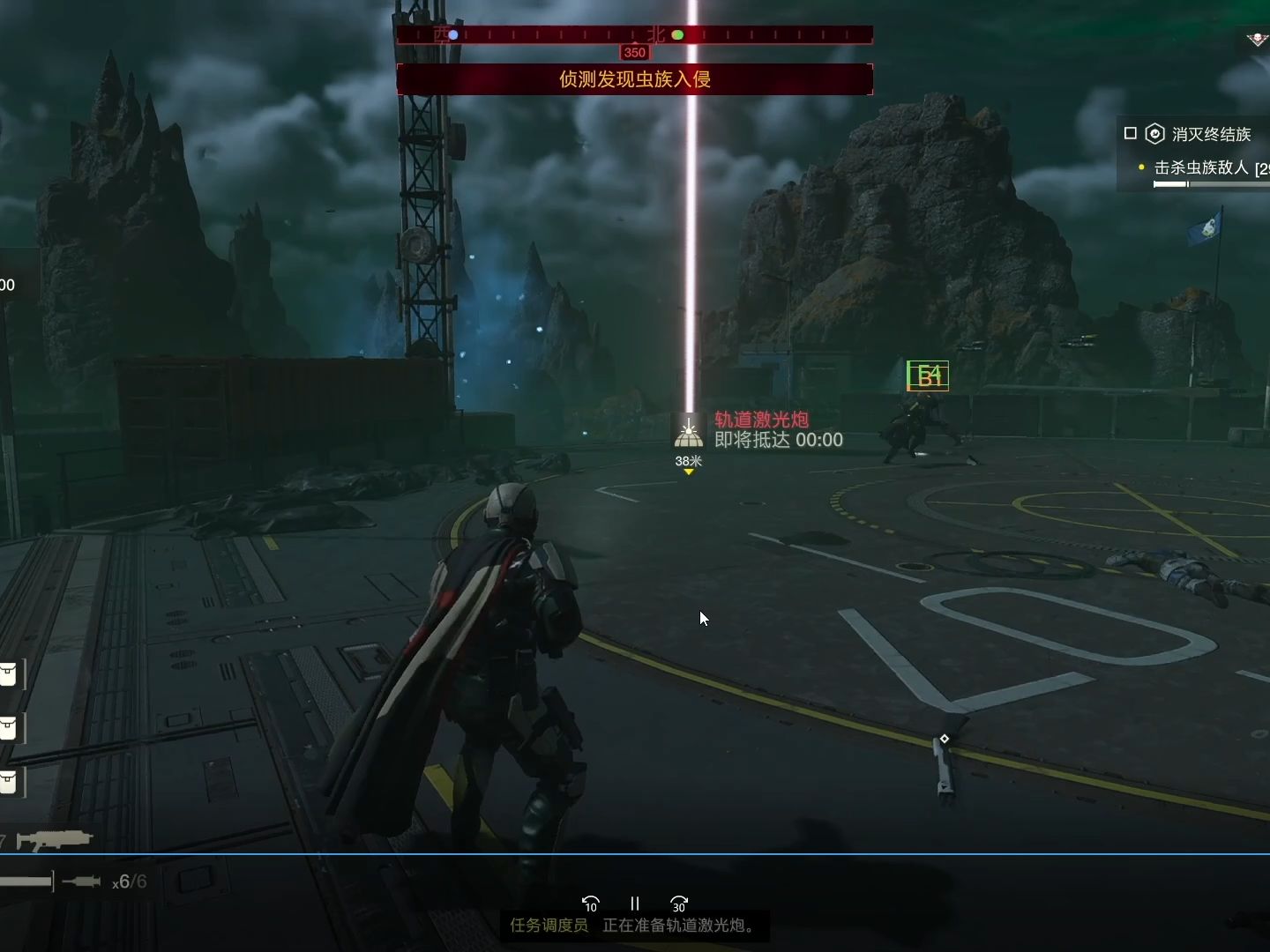The height and width of the screenshot is (952, 1270).
Task: Skip forward 30 seconds
Action: (679, 904)
